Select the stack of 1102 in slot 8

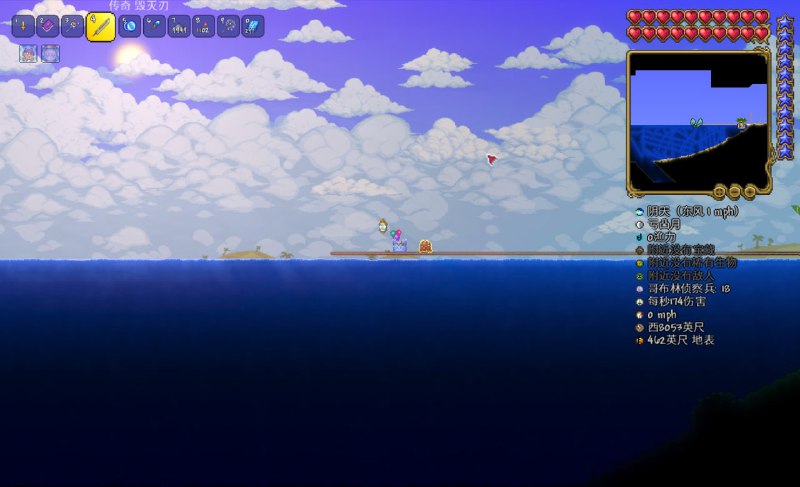[x=204, y=27]
